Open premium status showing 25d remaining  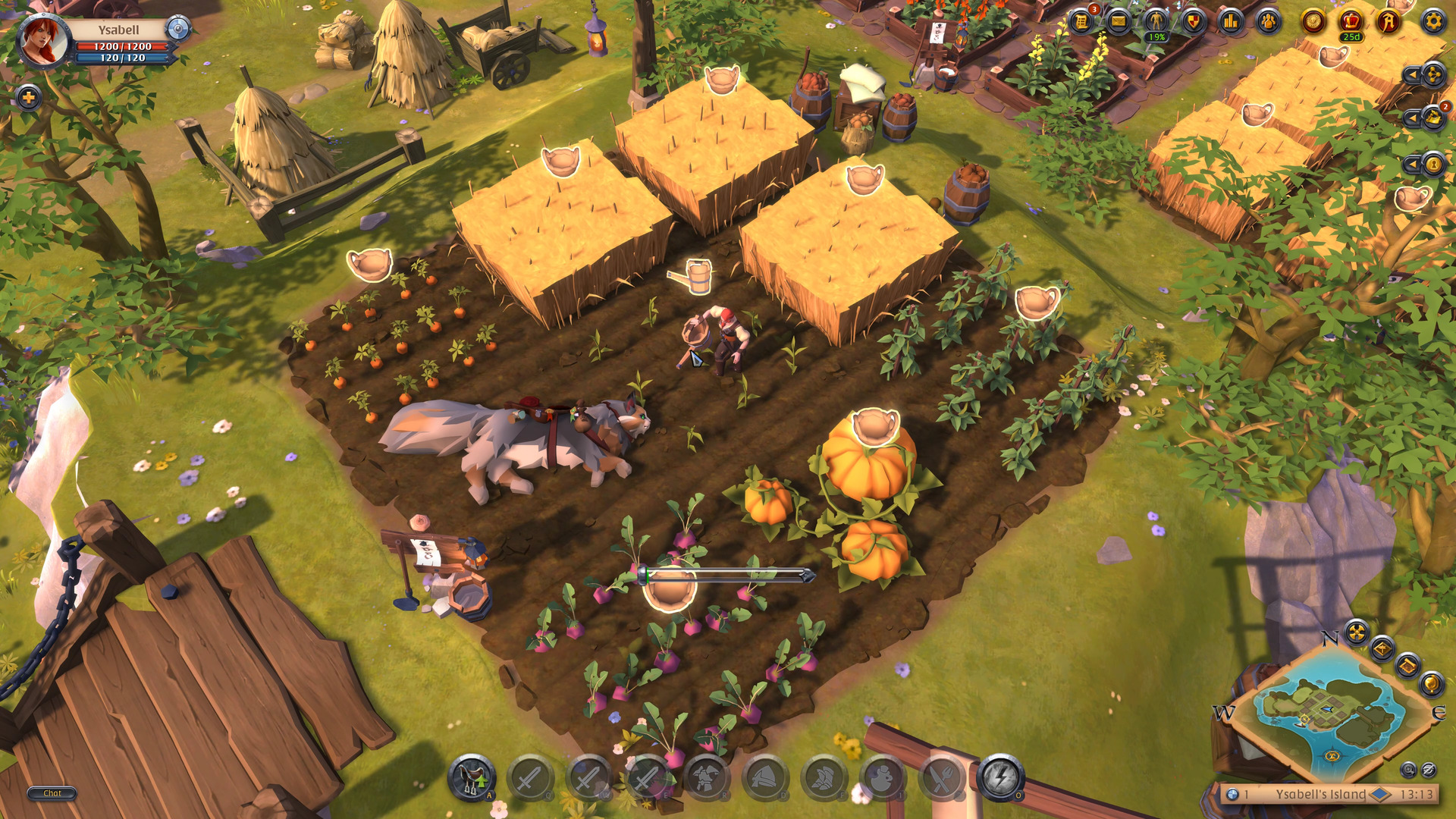(x=1351, y=20)
